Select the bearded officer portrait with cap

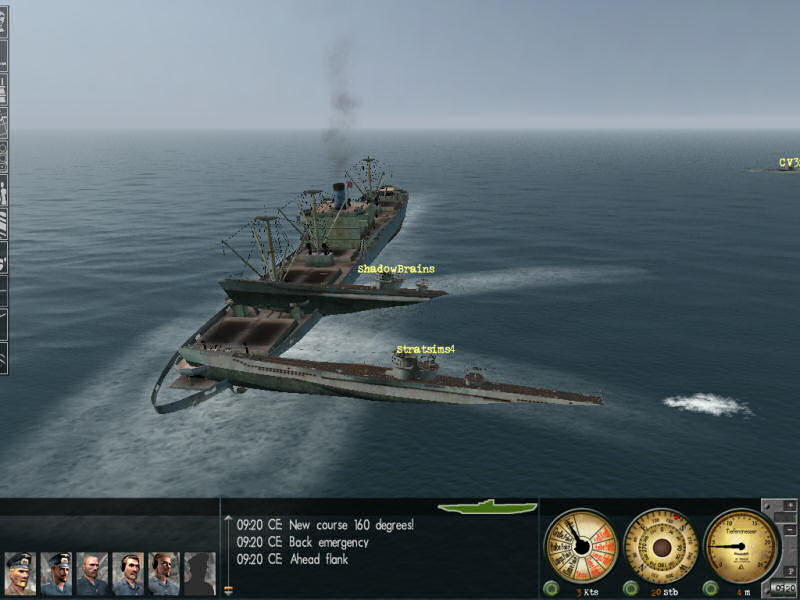pos(56,574)
